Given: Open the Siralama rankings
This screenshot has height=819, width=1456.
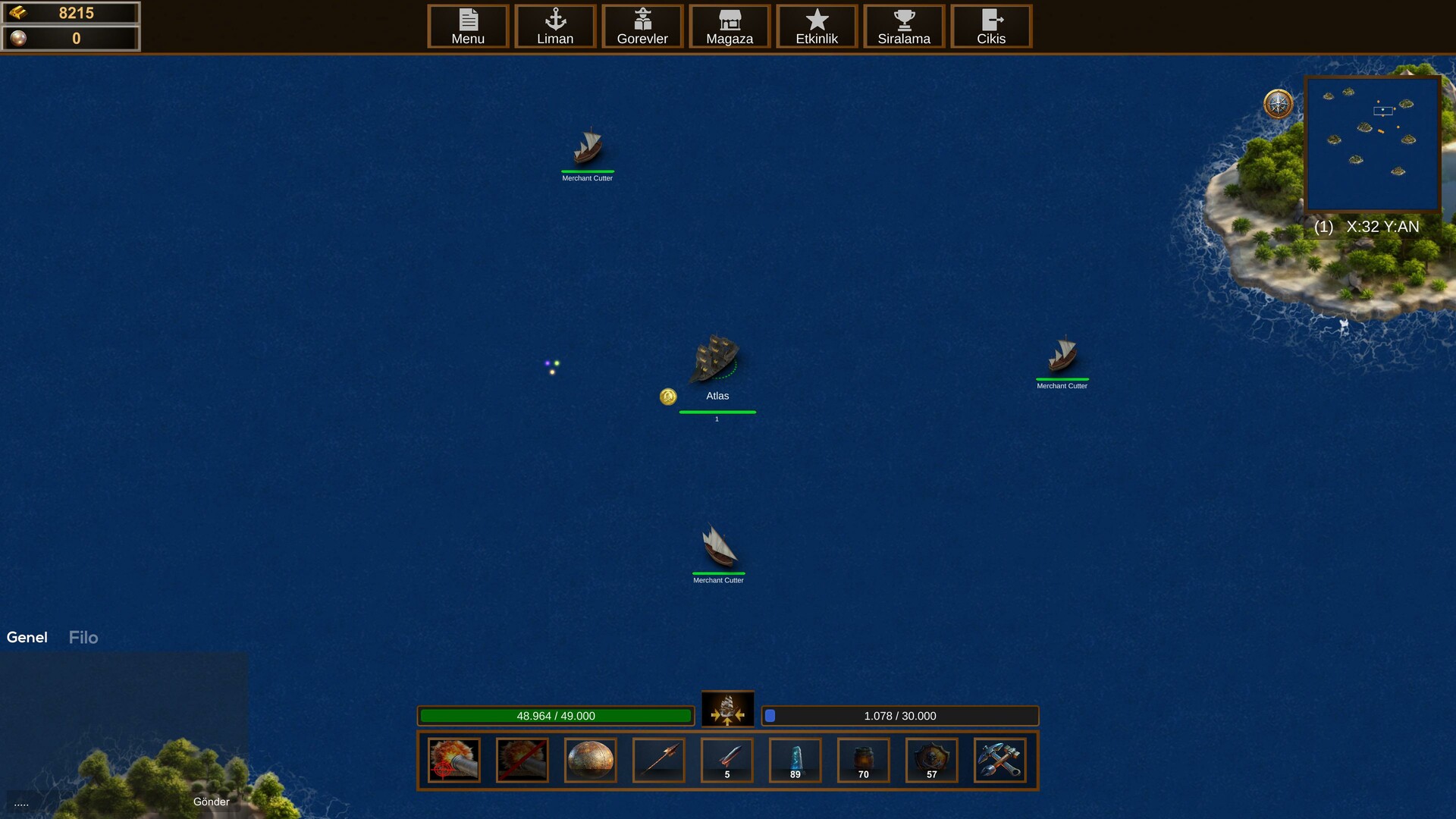Looking at the screenshot, I should 904,27.
